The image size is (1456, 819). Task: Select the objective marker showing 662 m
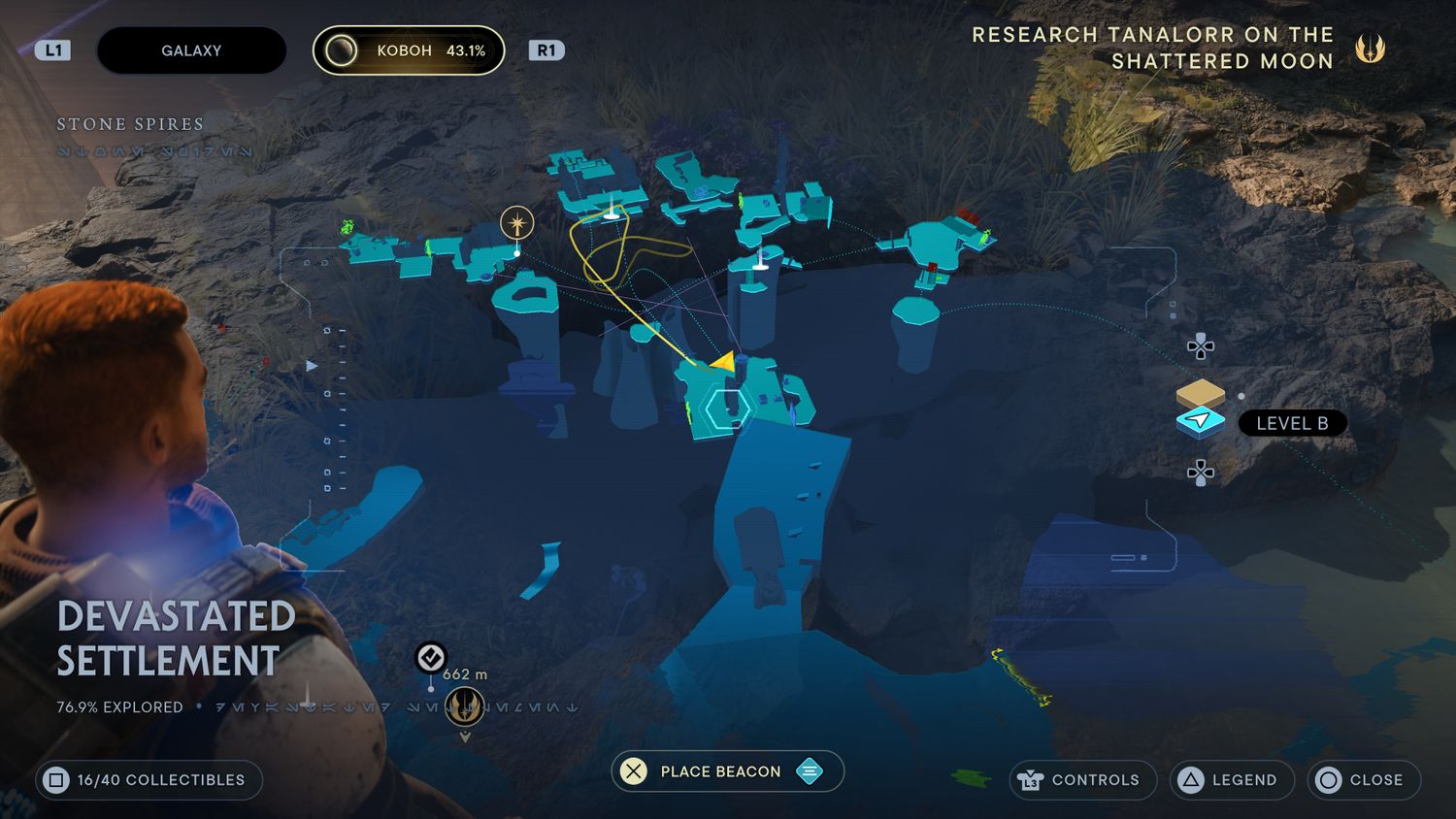pyautogui.click(x=465, y=705)
